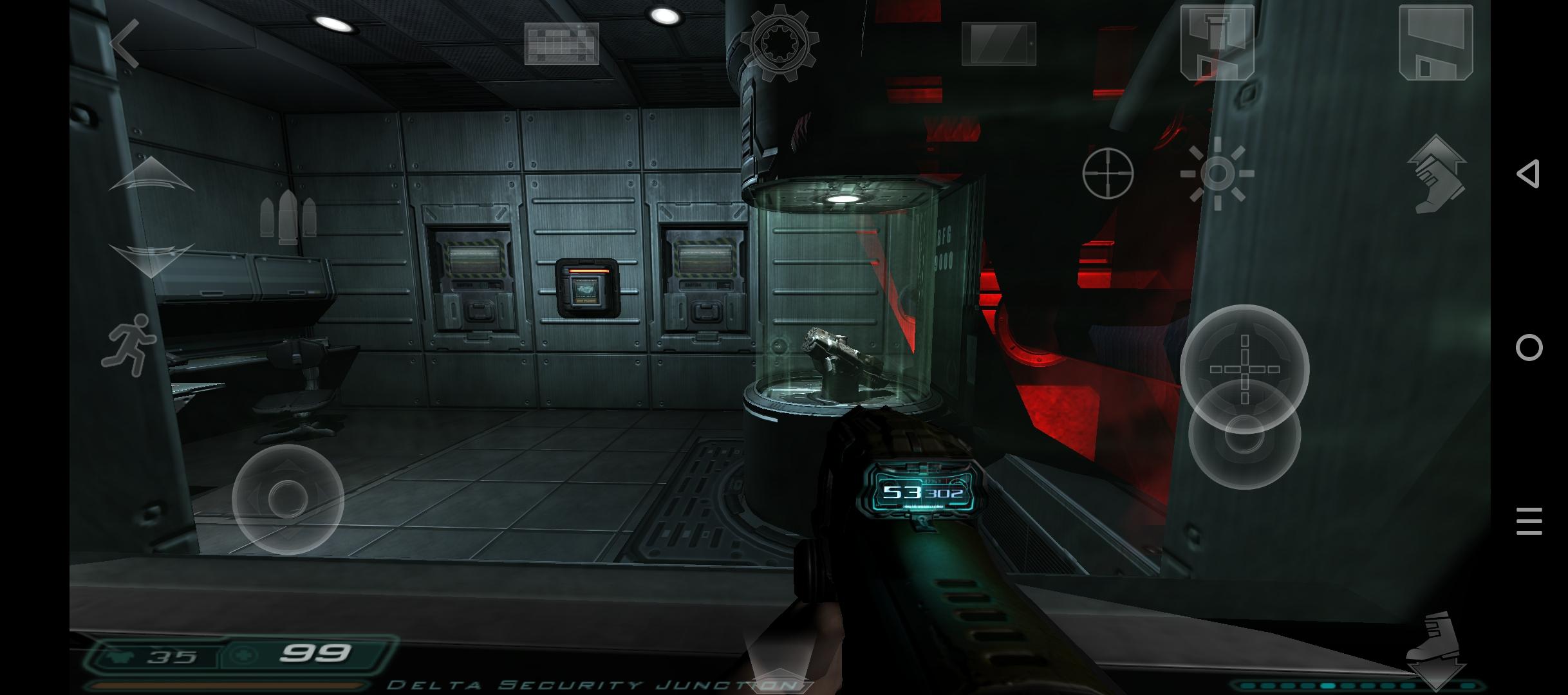Reload using the bullets icon
The image size is (1568, 695).
288,217
